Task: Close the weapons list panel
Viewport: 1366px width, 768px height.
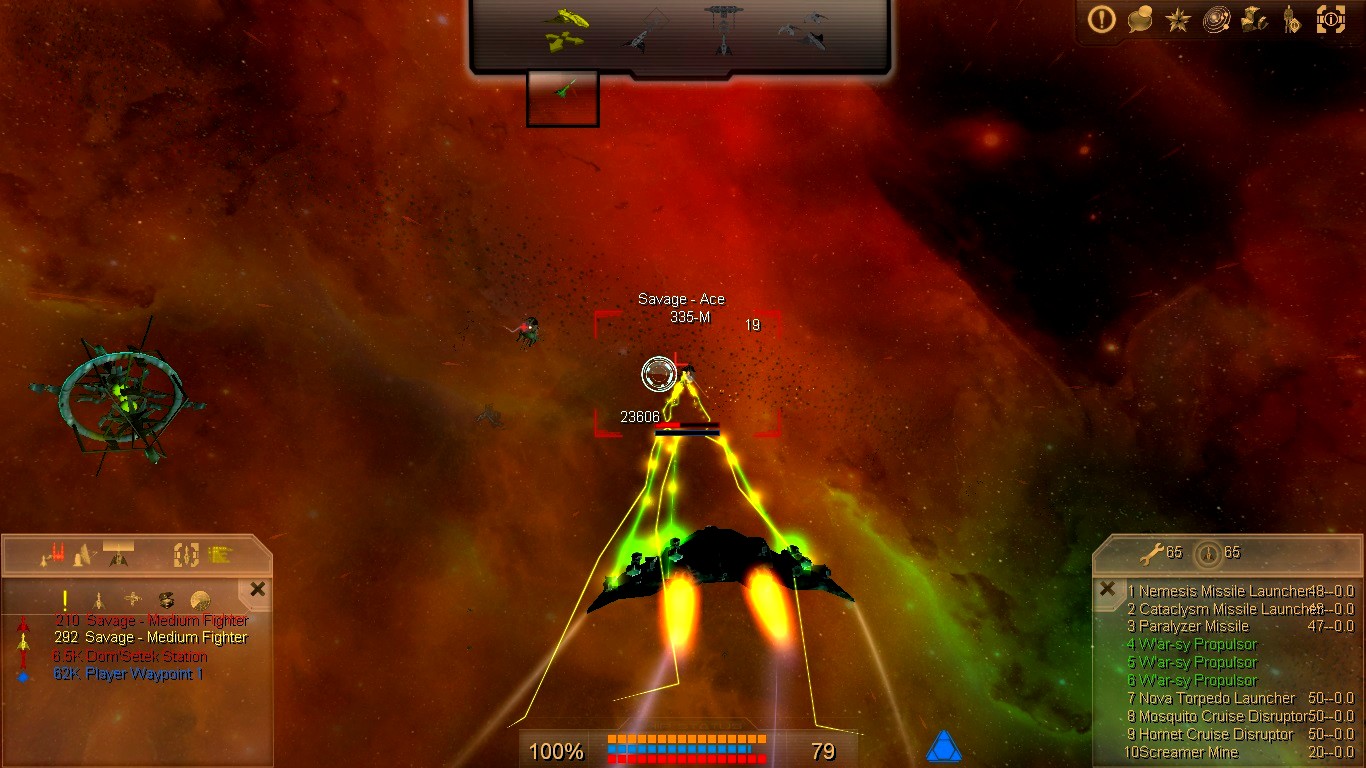Action: (x=1107, y=590)
